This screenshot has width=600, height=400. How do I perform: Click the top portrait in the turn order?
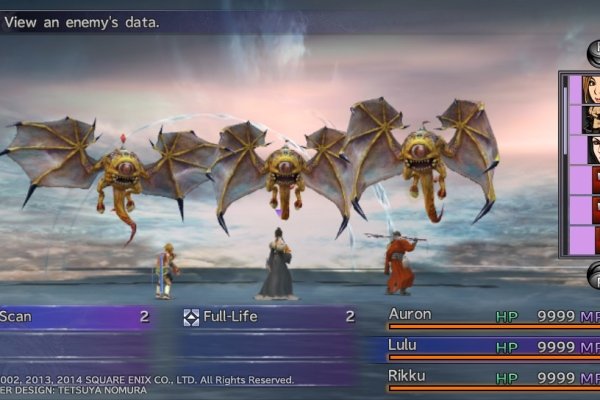pyautogui.click(x=590, y=89)
